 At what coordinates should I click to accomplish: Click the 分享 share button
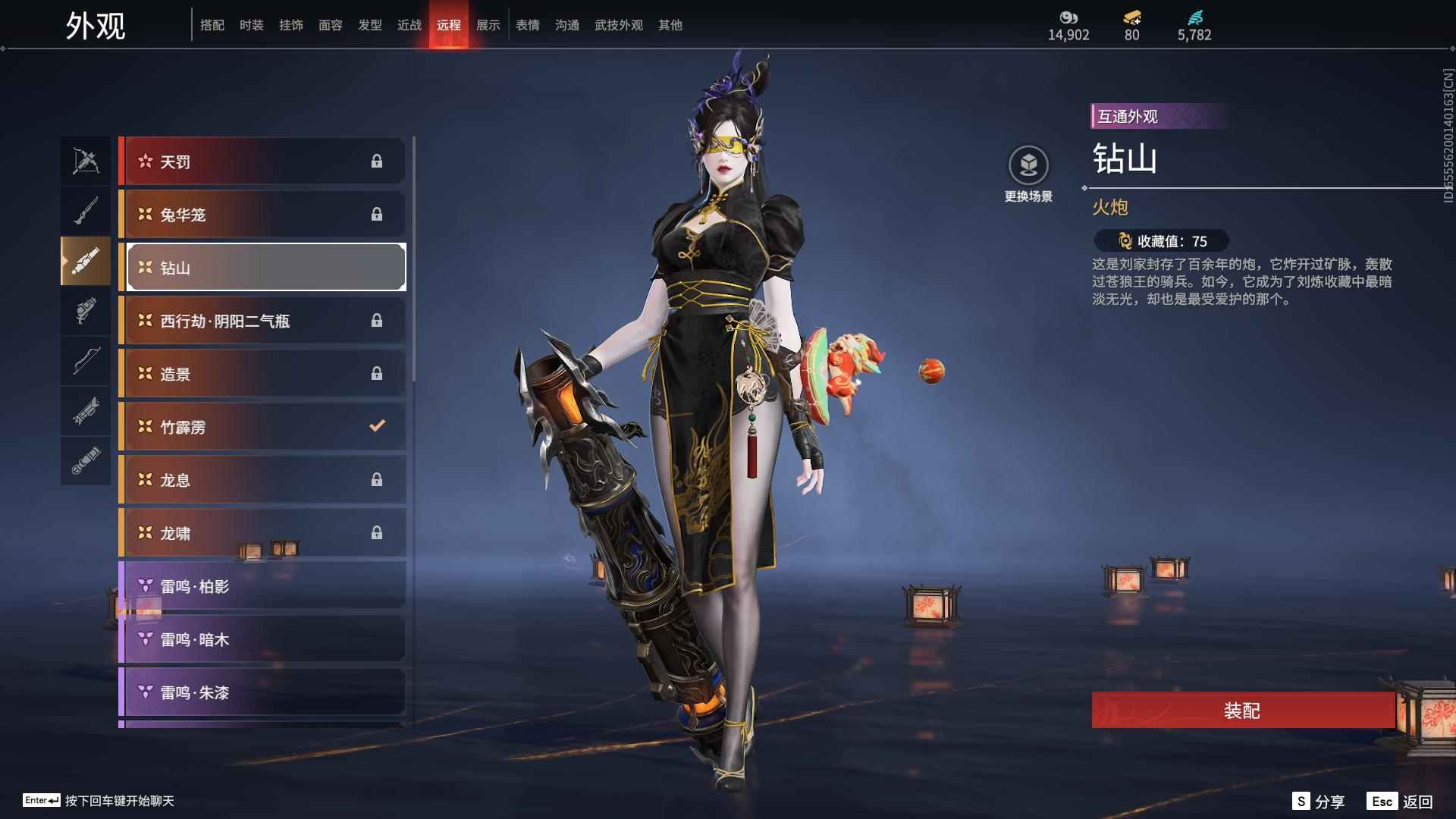coord(1319,802)
